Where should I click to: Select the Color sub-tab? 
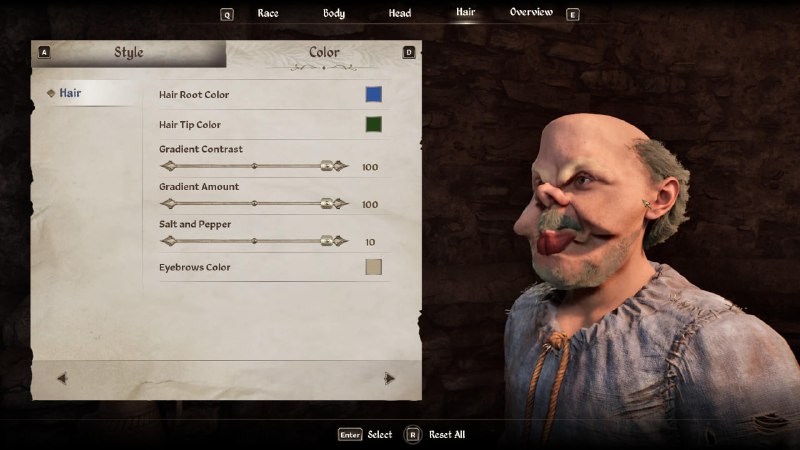click(x=323, y=53)
